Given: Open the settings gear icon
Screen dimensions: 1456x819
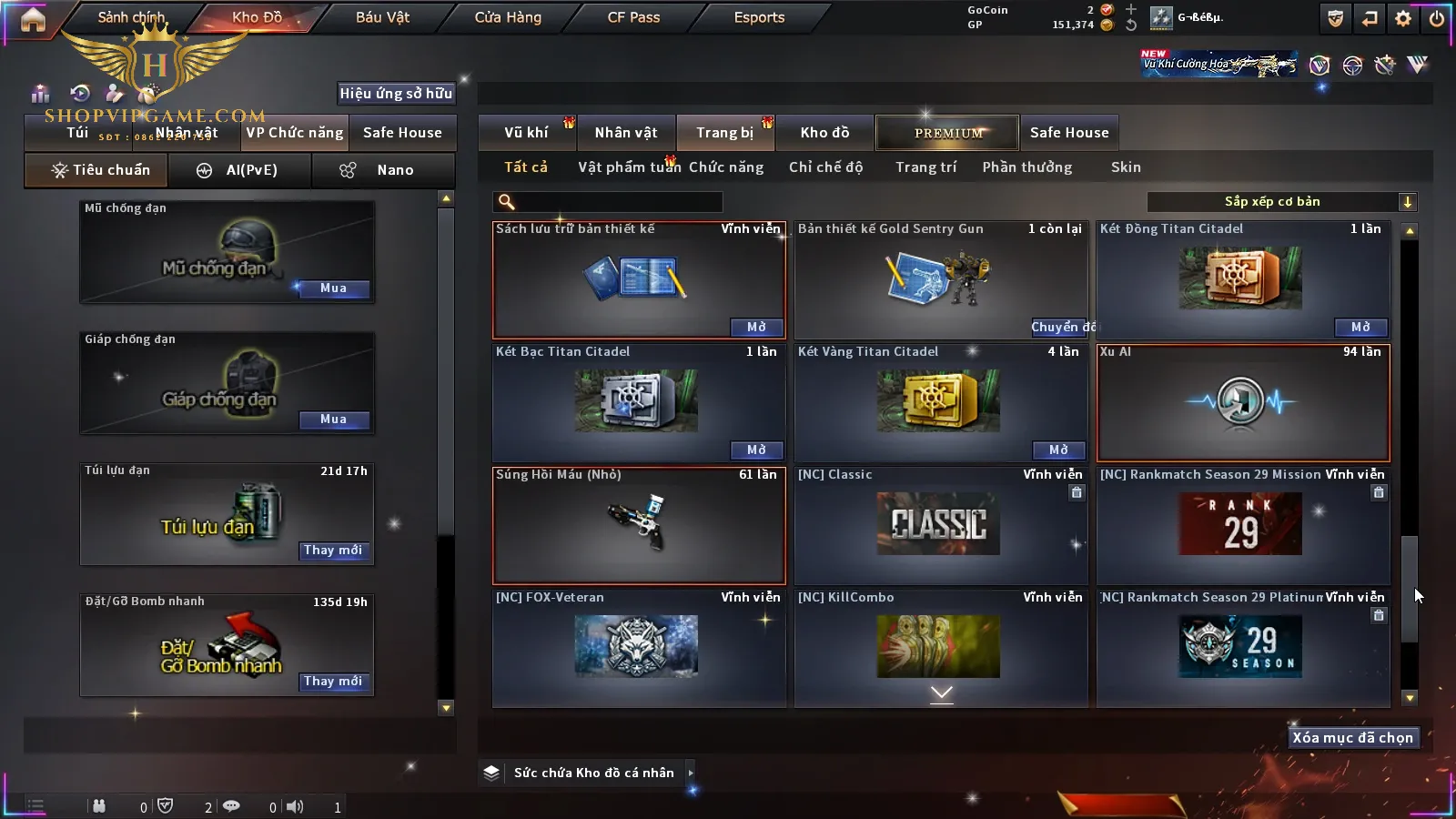Looking at the screenshot, I should pos(1403,18).
